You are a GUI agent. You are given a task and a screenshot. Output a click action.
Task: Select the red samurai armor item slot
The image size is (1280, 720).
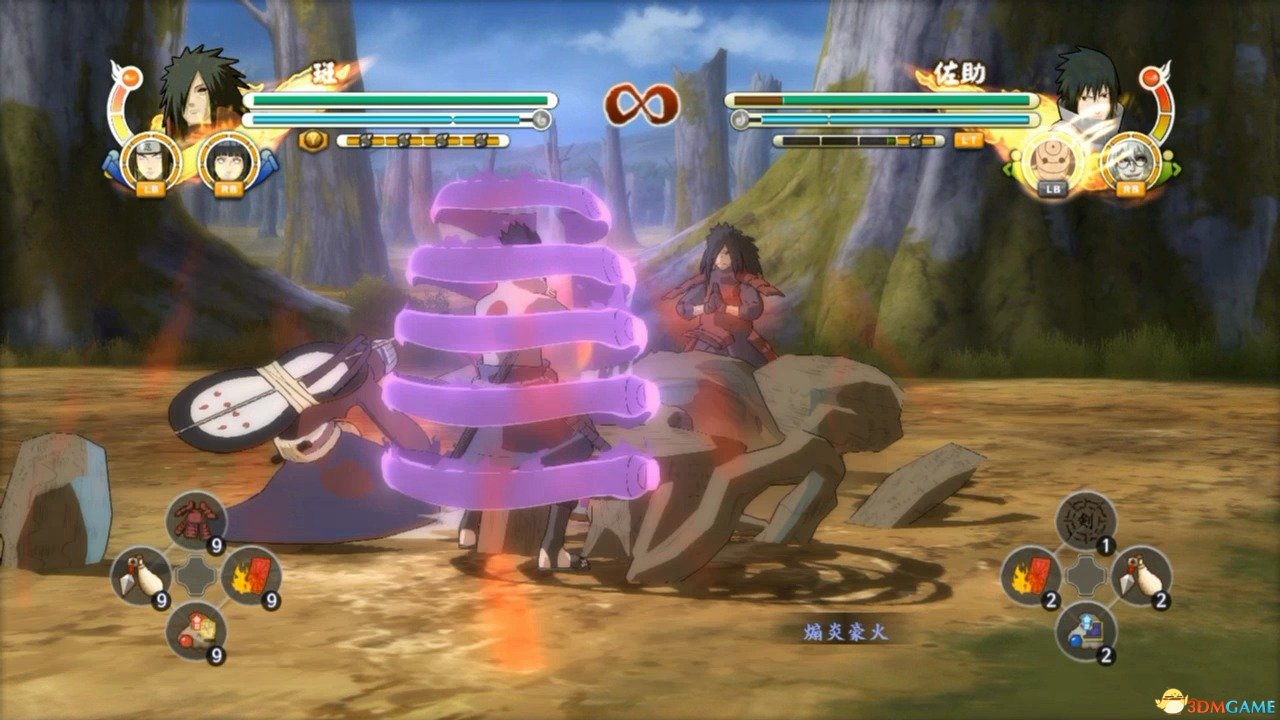[x=196, y=520]
